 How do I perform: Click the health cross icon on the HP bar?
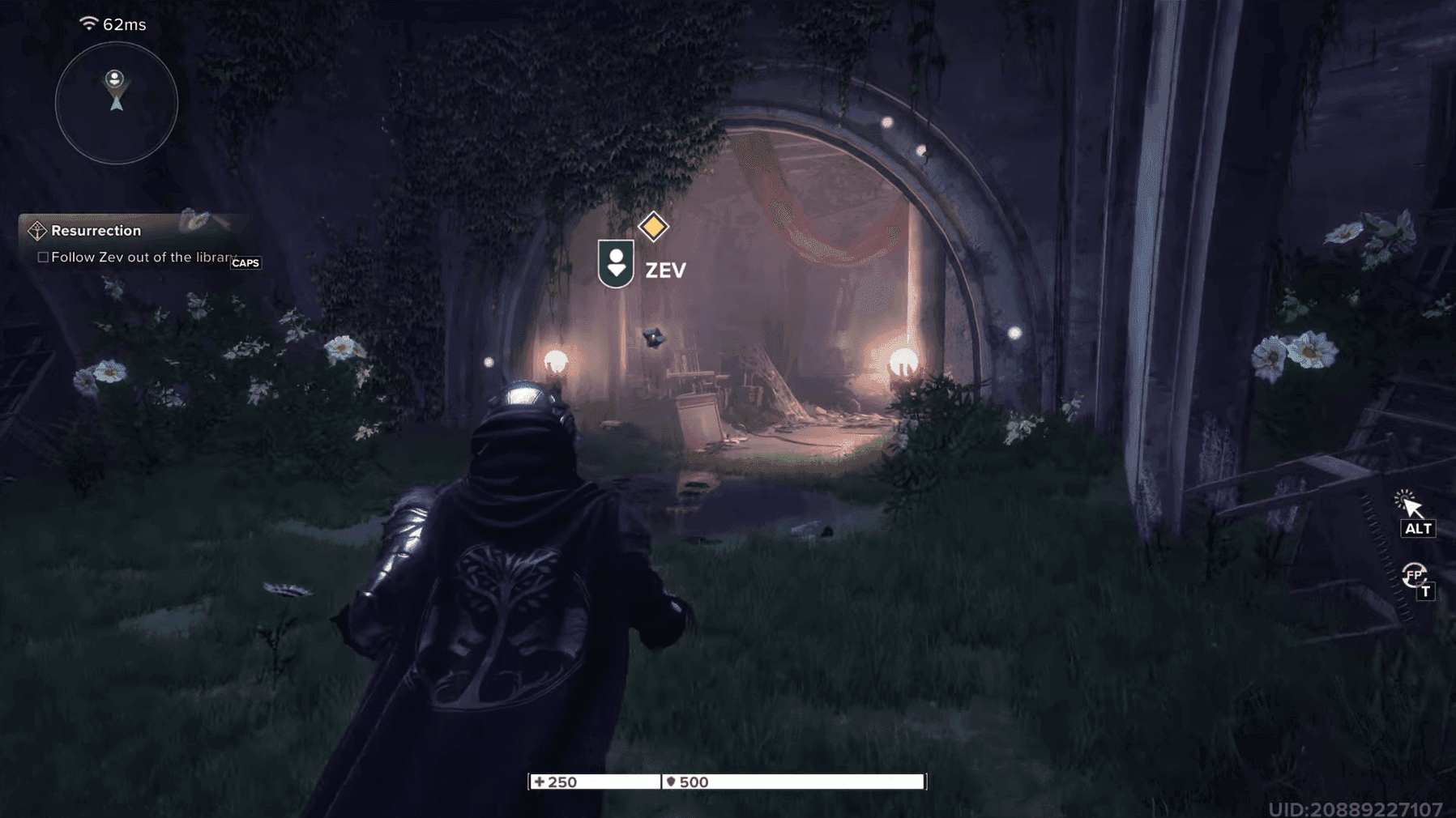[x=540, y=782]
